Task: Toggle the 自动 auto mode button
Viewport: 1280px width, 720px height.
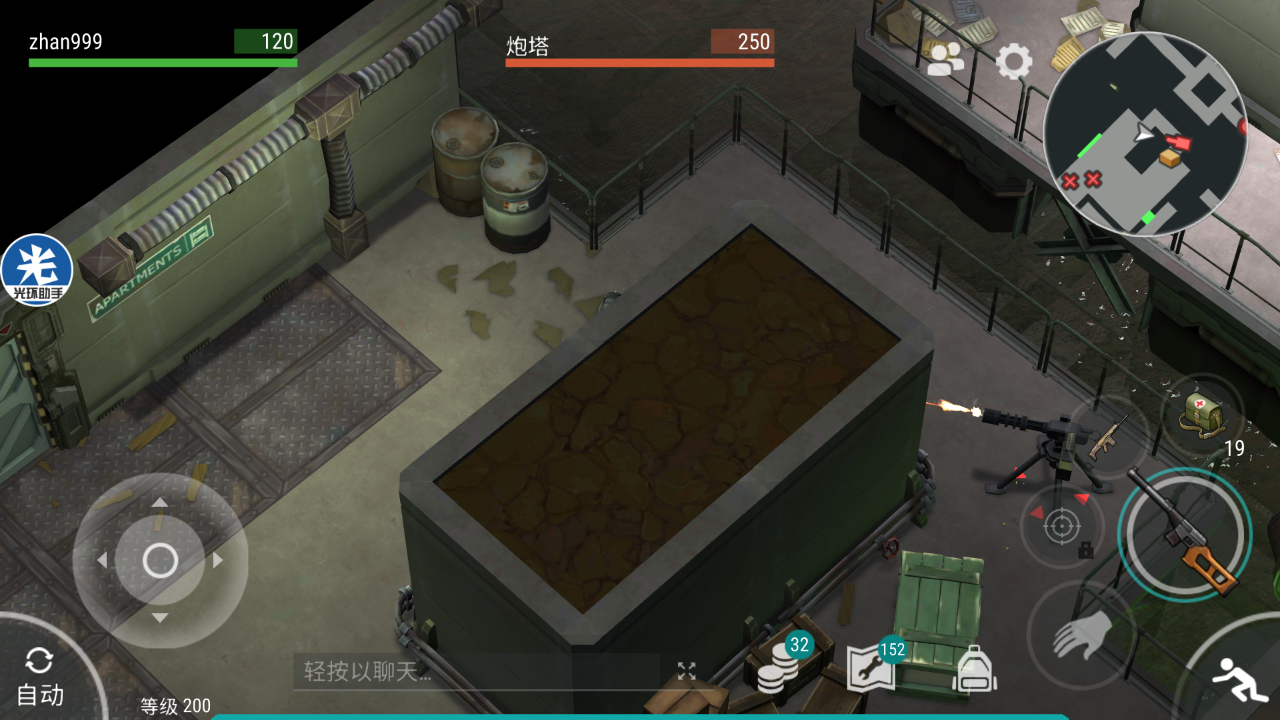Action: [x=40, y=677]
